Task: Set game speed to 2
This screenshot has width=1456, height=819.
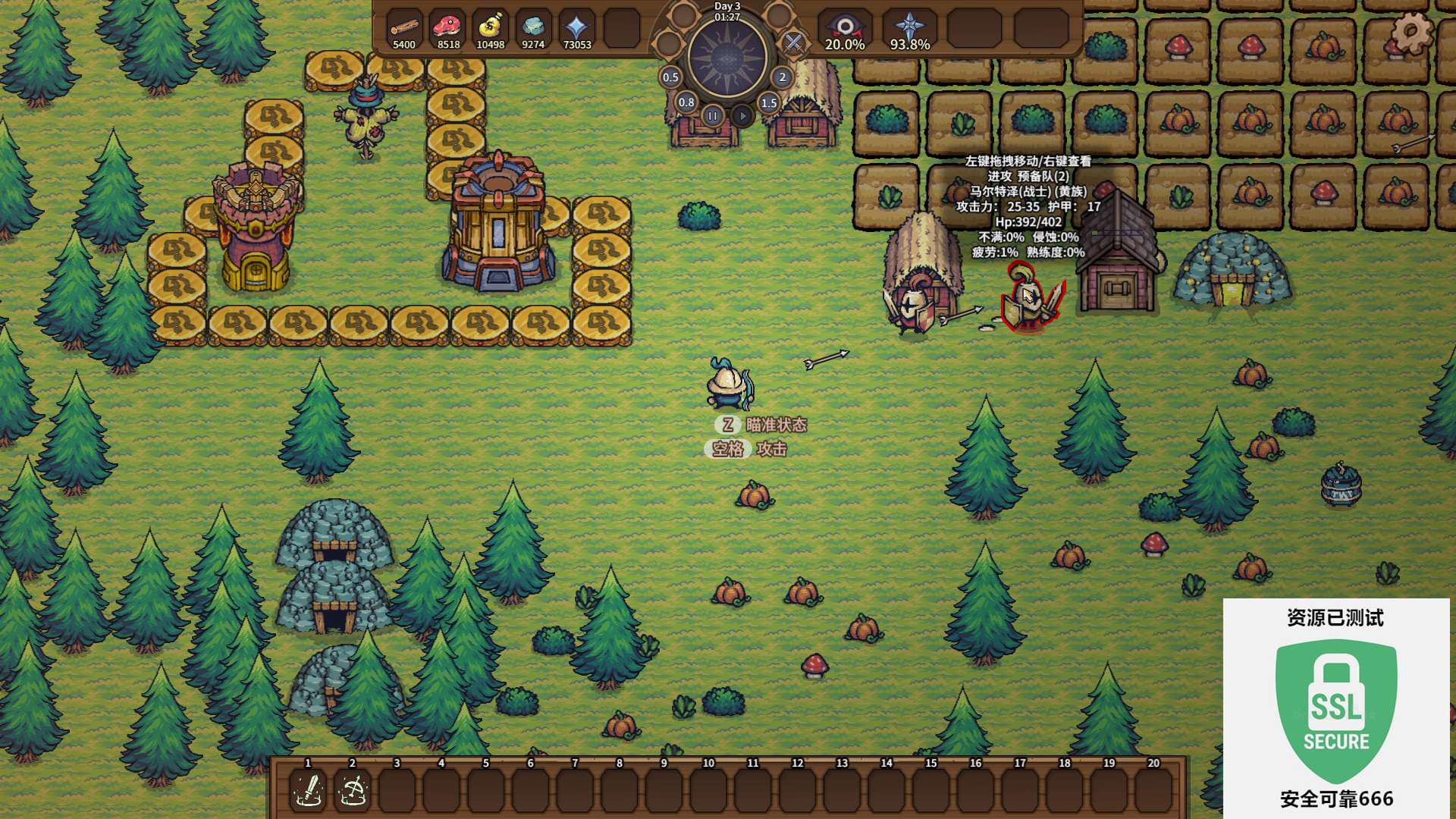Action: [x=783, y=77]
